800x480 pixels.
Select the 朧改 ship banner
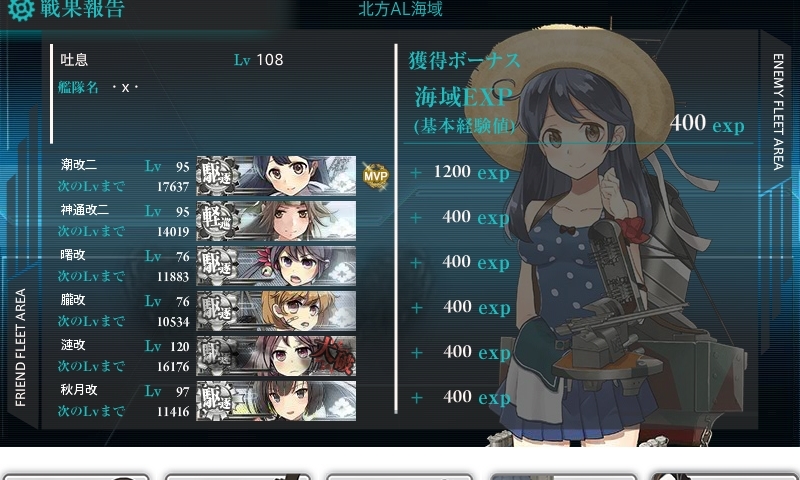[276, 310]
